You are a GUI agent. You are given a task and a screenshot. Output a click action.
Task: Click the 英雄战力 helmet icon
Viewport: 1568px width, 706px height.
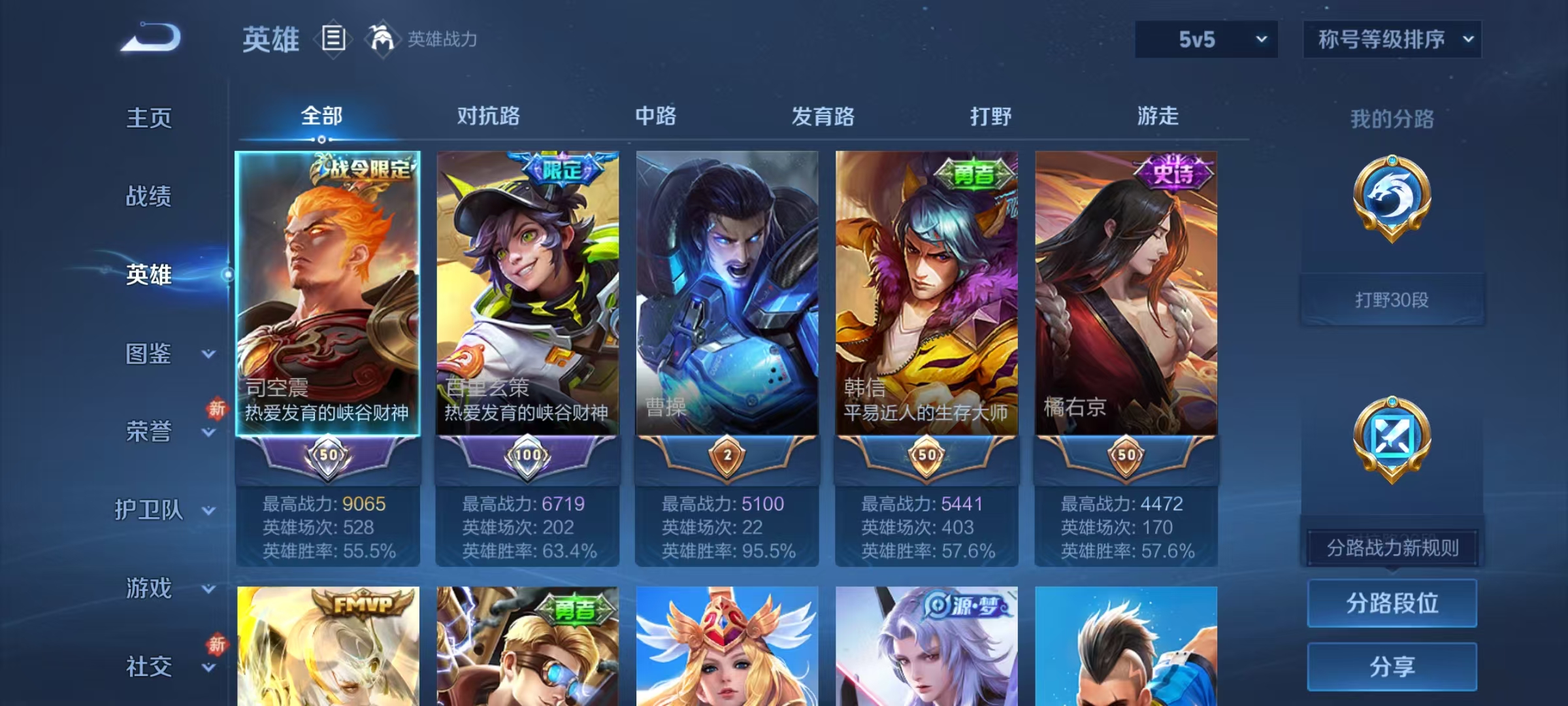coord(384,38)
